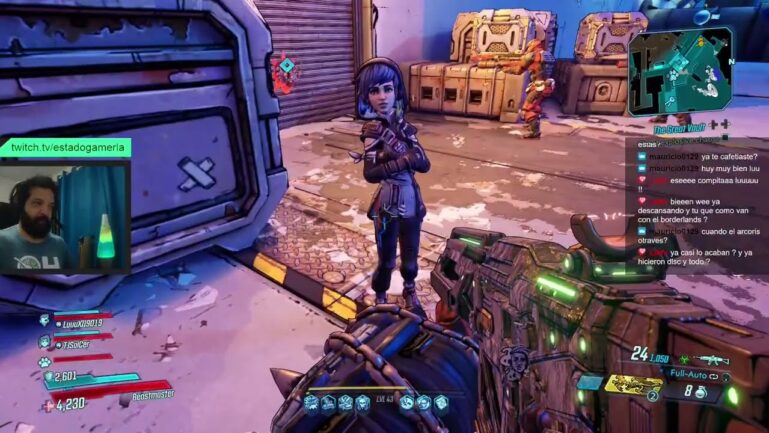
Task: Click the pet paw print icon
Action: click(45, 361)
